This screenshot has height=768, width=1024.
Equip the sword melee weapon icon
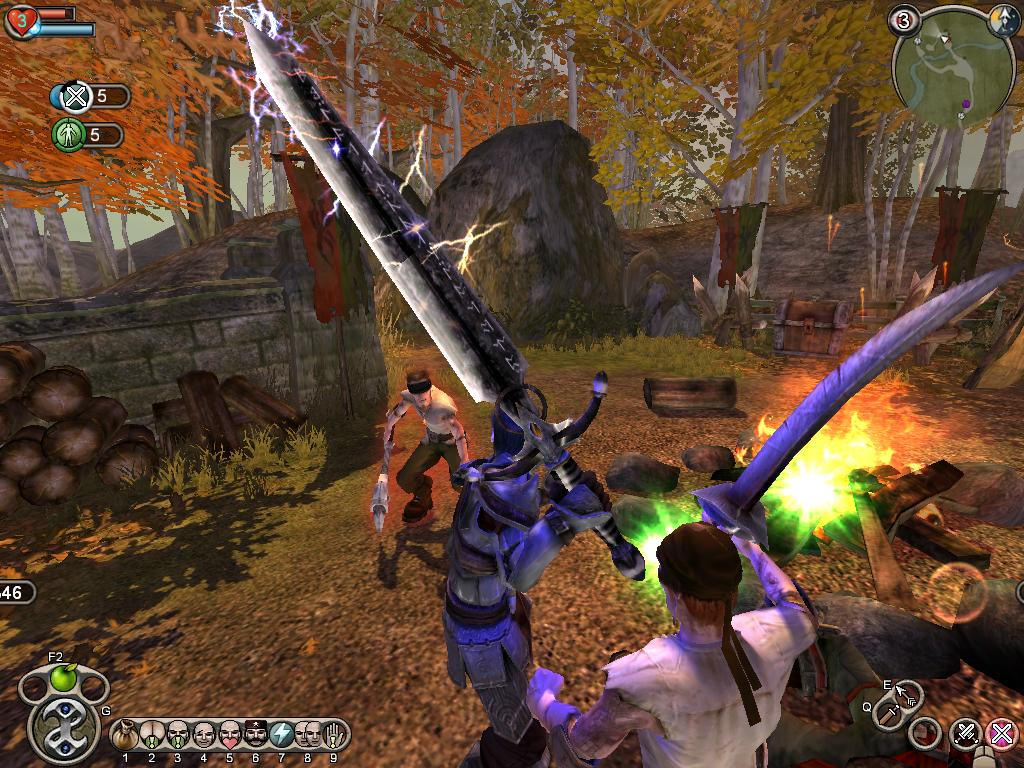(889, 714)
